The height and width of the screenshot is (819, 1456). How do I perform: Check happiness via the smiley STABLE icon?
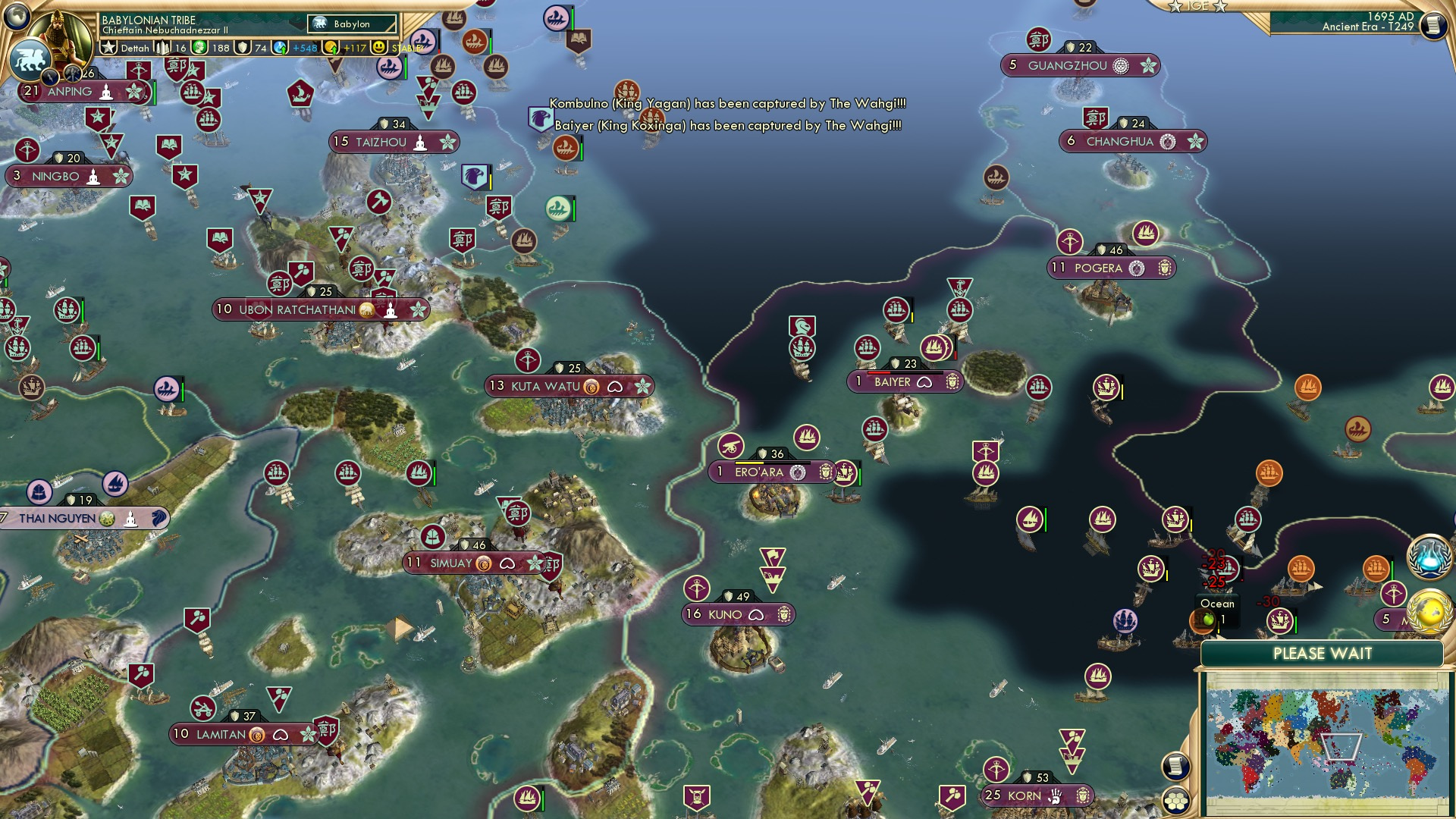pyautogui.click(x=379, y=47)
